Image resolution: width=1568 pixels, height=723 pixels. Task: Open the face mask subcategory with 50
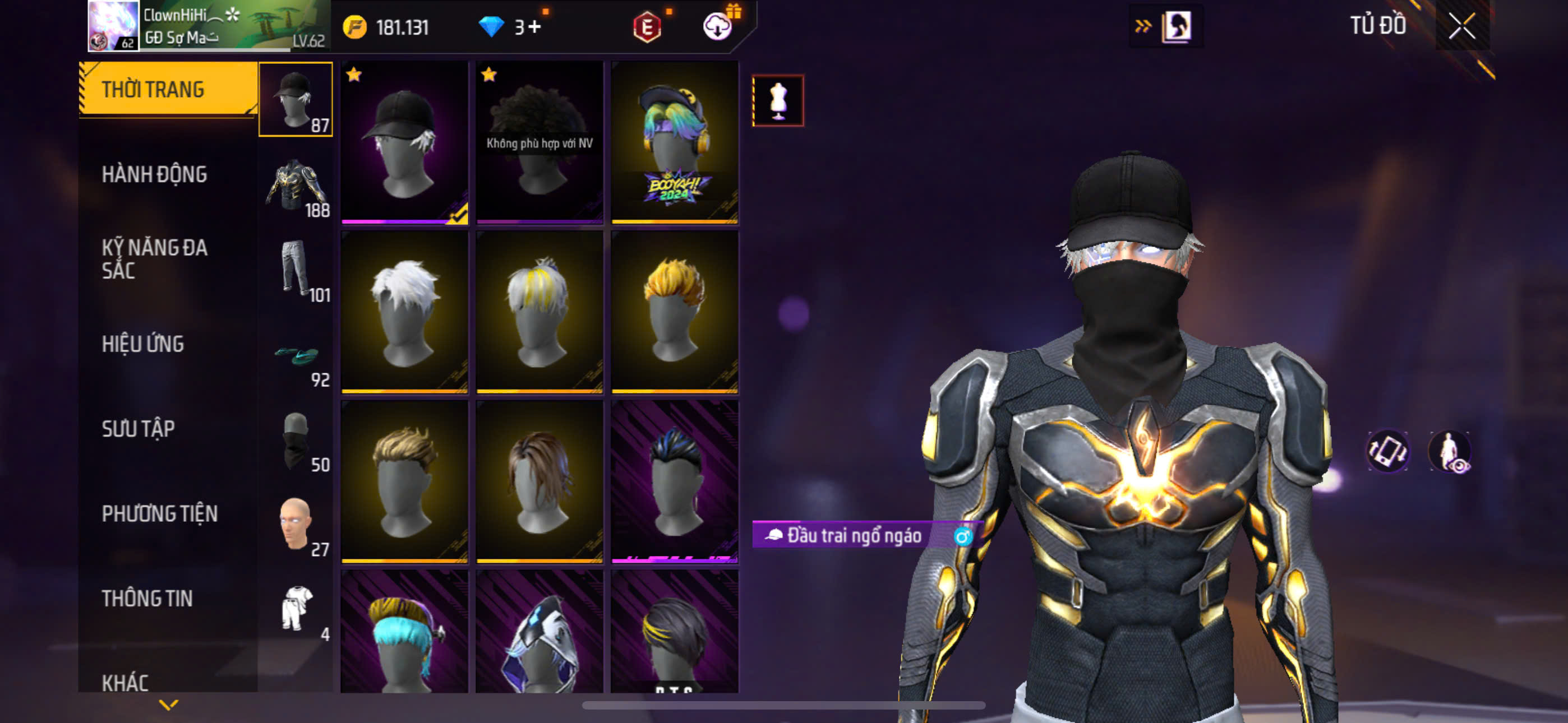(296, 441)
